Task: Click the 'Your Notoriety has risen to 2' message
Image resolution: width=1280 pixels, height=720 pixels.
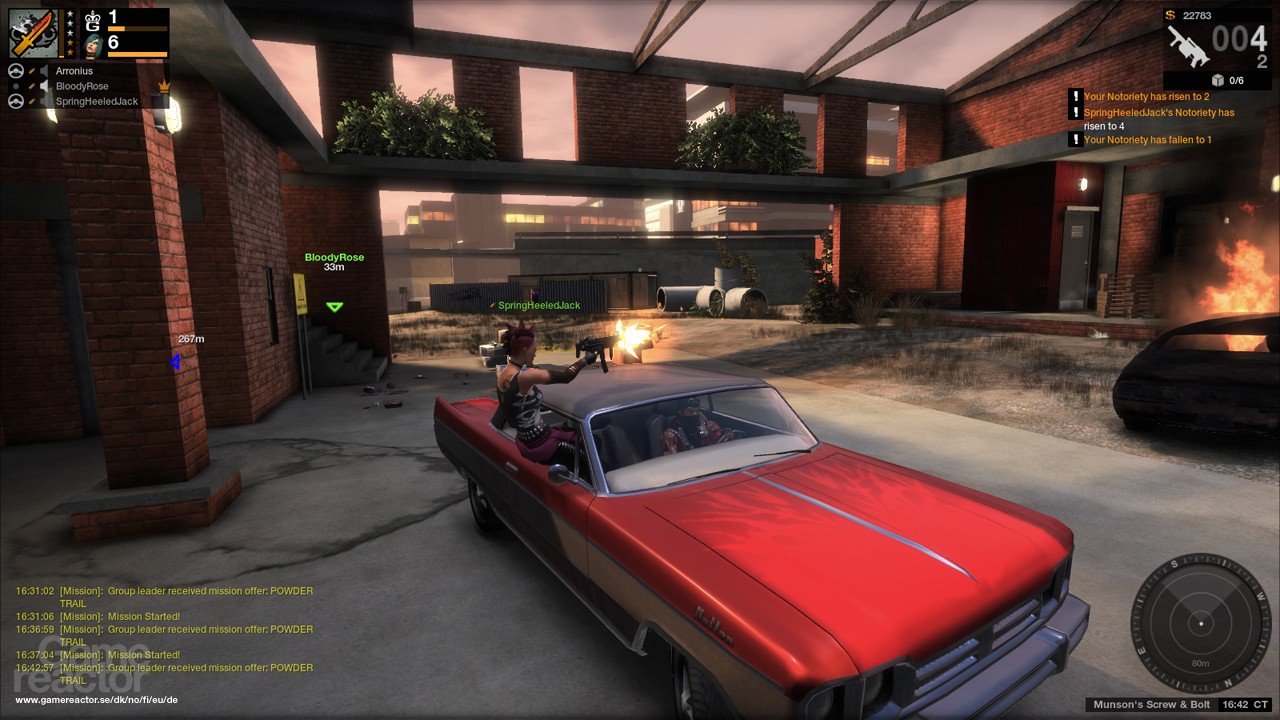Action: click(1147, 96)
